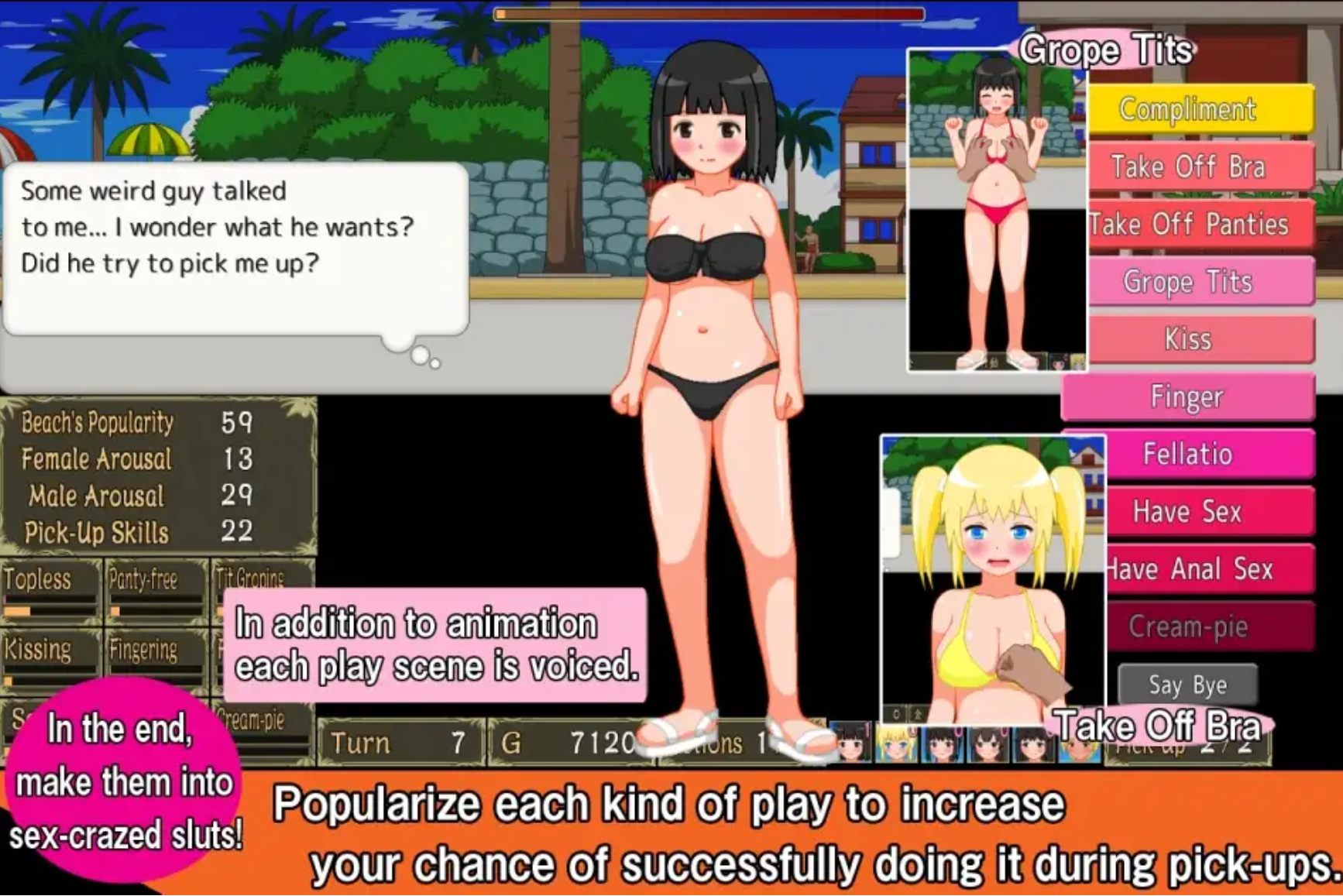Select the Take Off Bra action
The image size is (1343, 896).
[x=1189, y=167]
